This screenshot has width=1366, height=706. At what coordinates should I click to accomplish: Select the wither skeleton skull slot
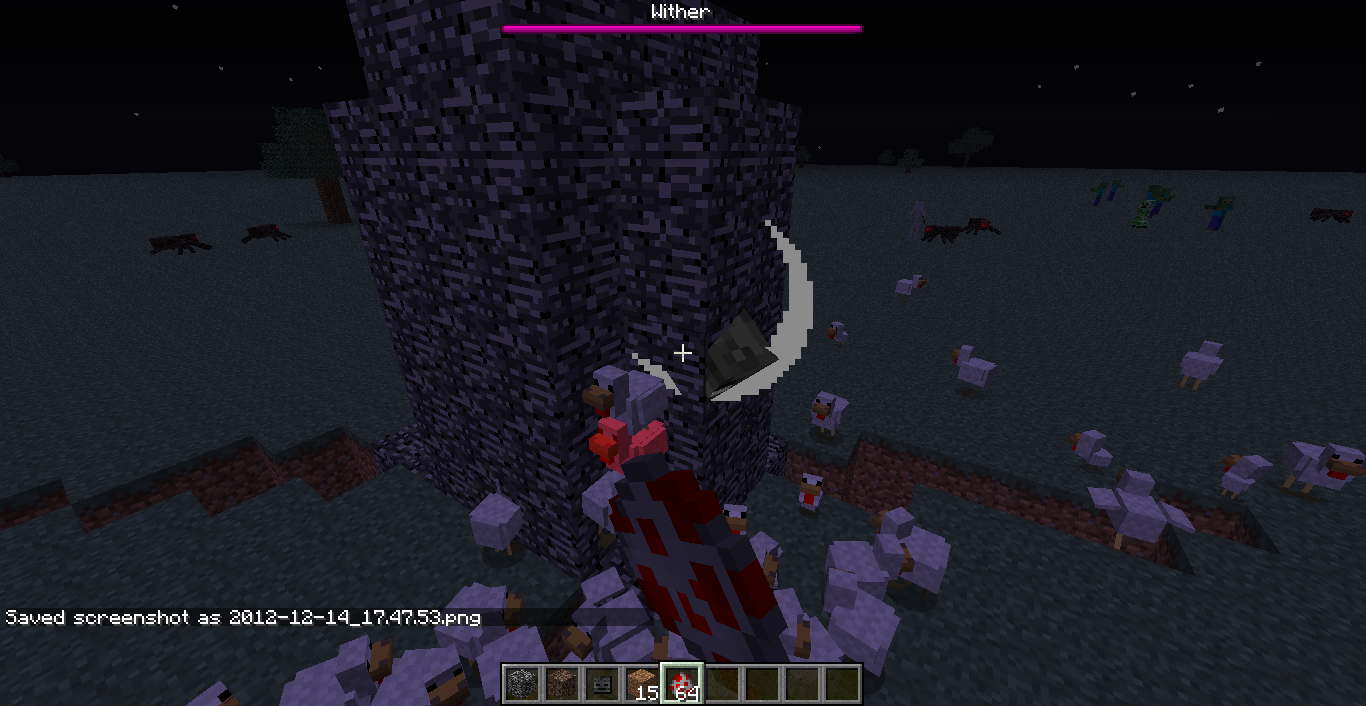pos(601,684)
